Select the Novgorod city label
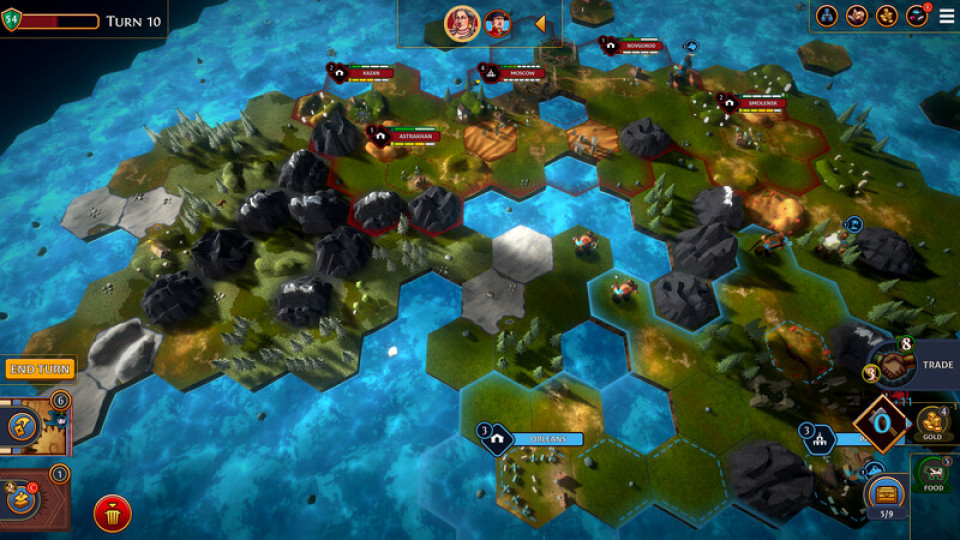Image resolution: width=960 pixels, height=540 pixels. pos(640,45)
